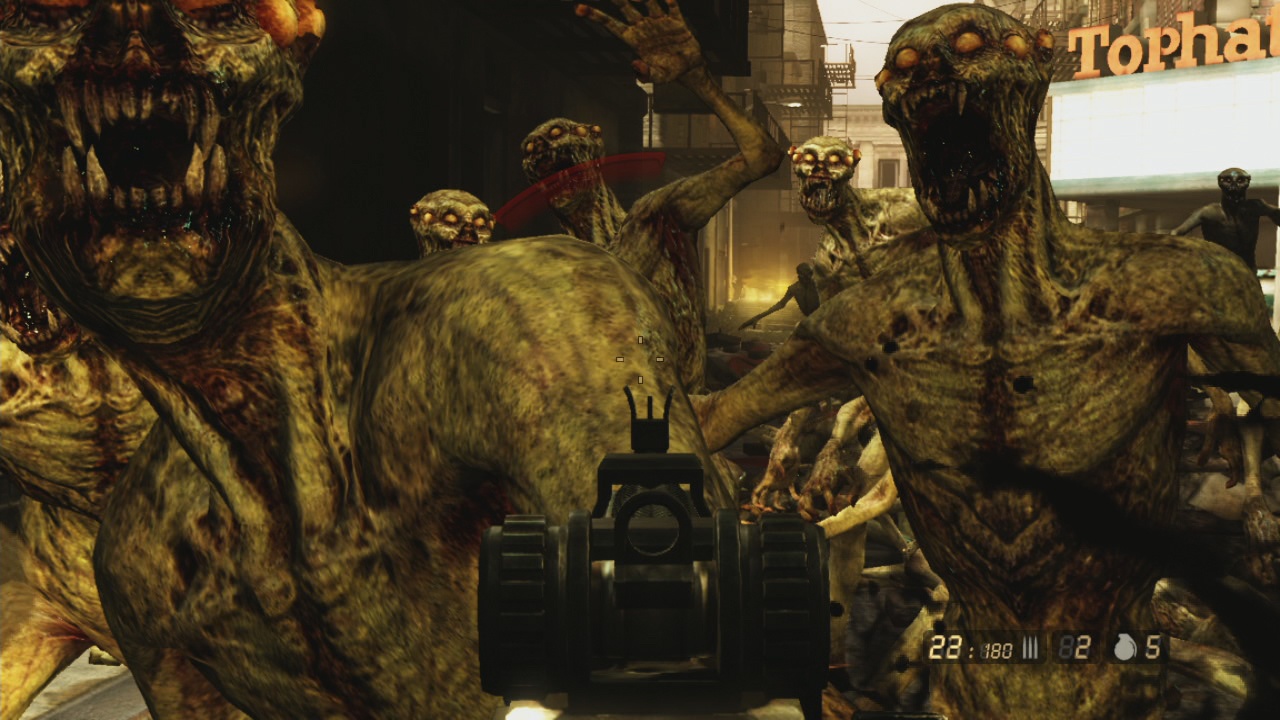Click the weapon's front sight post
The width and height of the screenshot is (1280, 720).
(648, 420)
